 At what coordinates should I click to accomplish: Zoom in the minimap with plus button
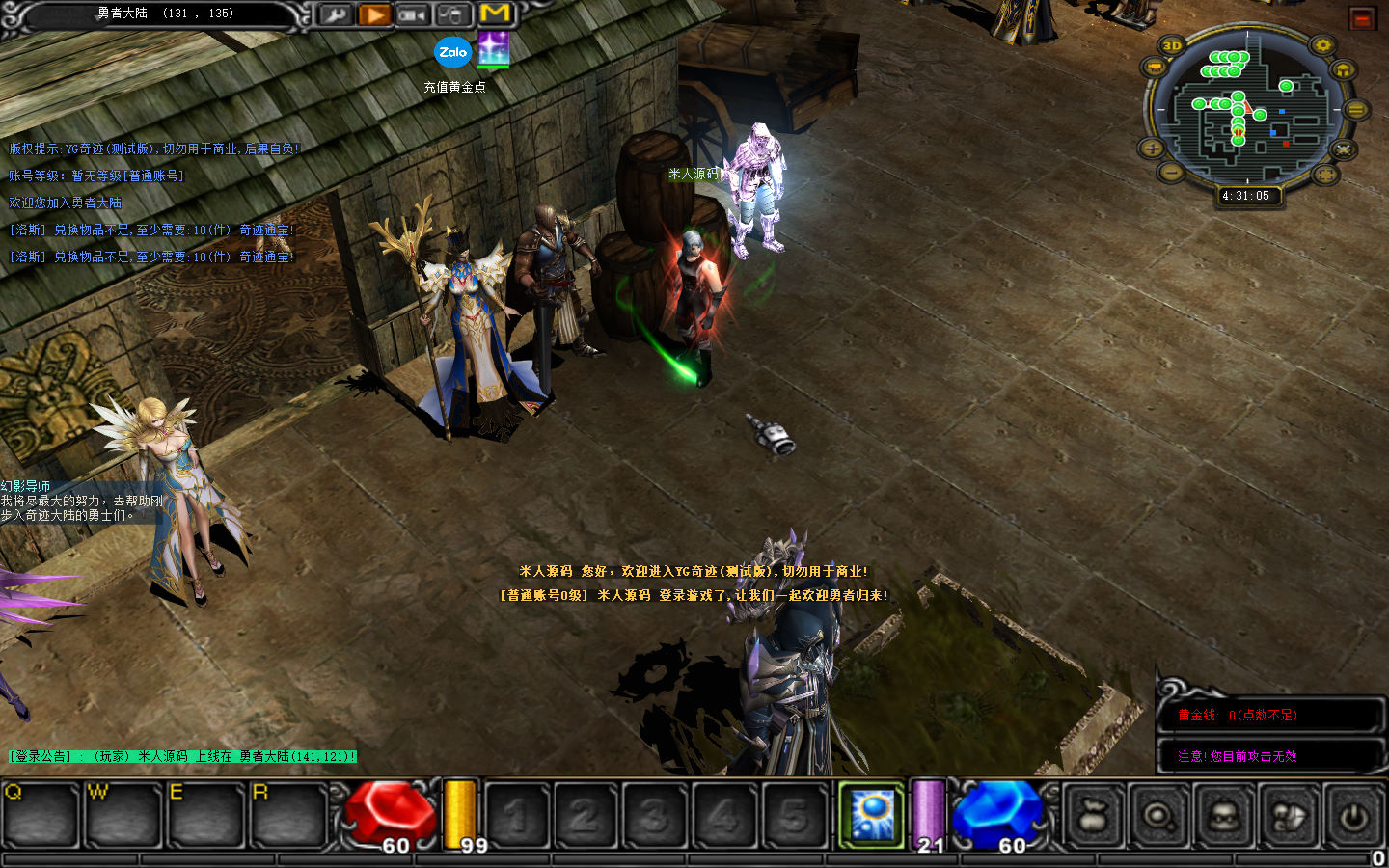point(1152,148)
